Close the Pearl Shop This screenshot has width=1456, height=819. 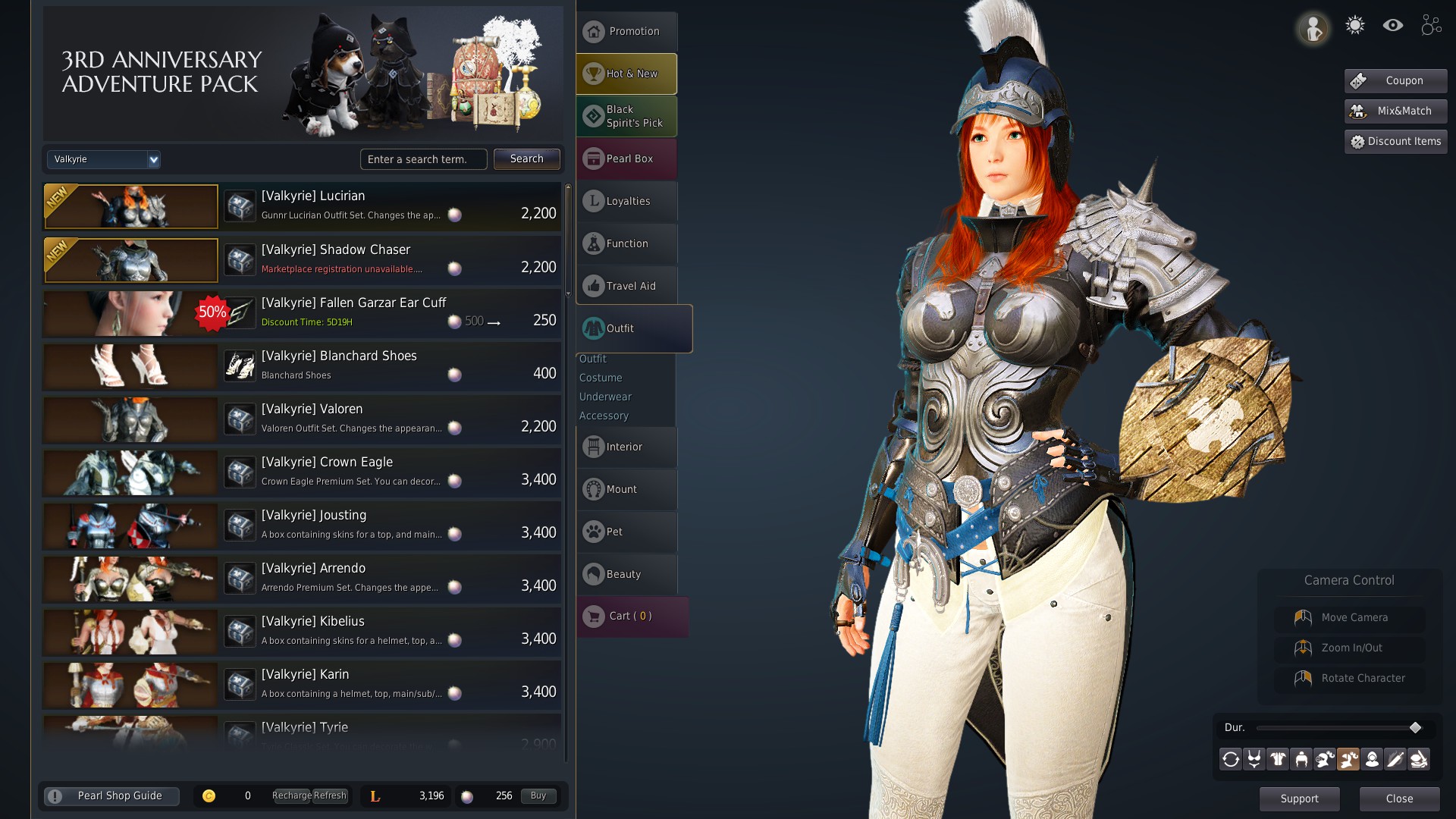point(1399,799)
